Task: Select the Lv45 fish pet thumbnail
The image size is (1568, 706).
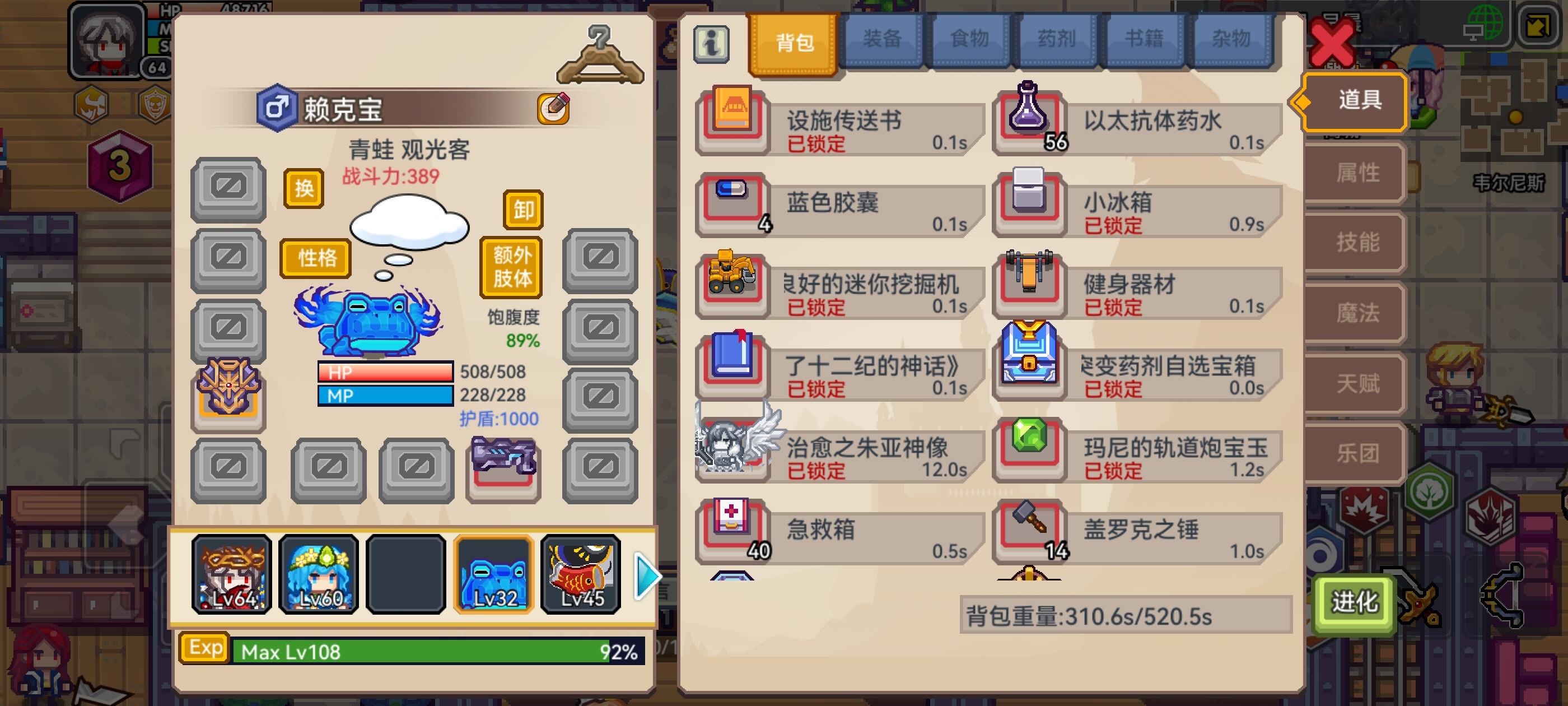Action: pyautogui.click(x=581, y=573)
